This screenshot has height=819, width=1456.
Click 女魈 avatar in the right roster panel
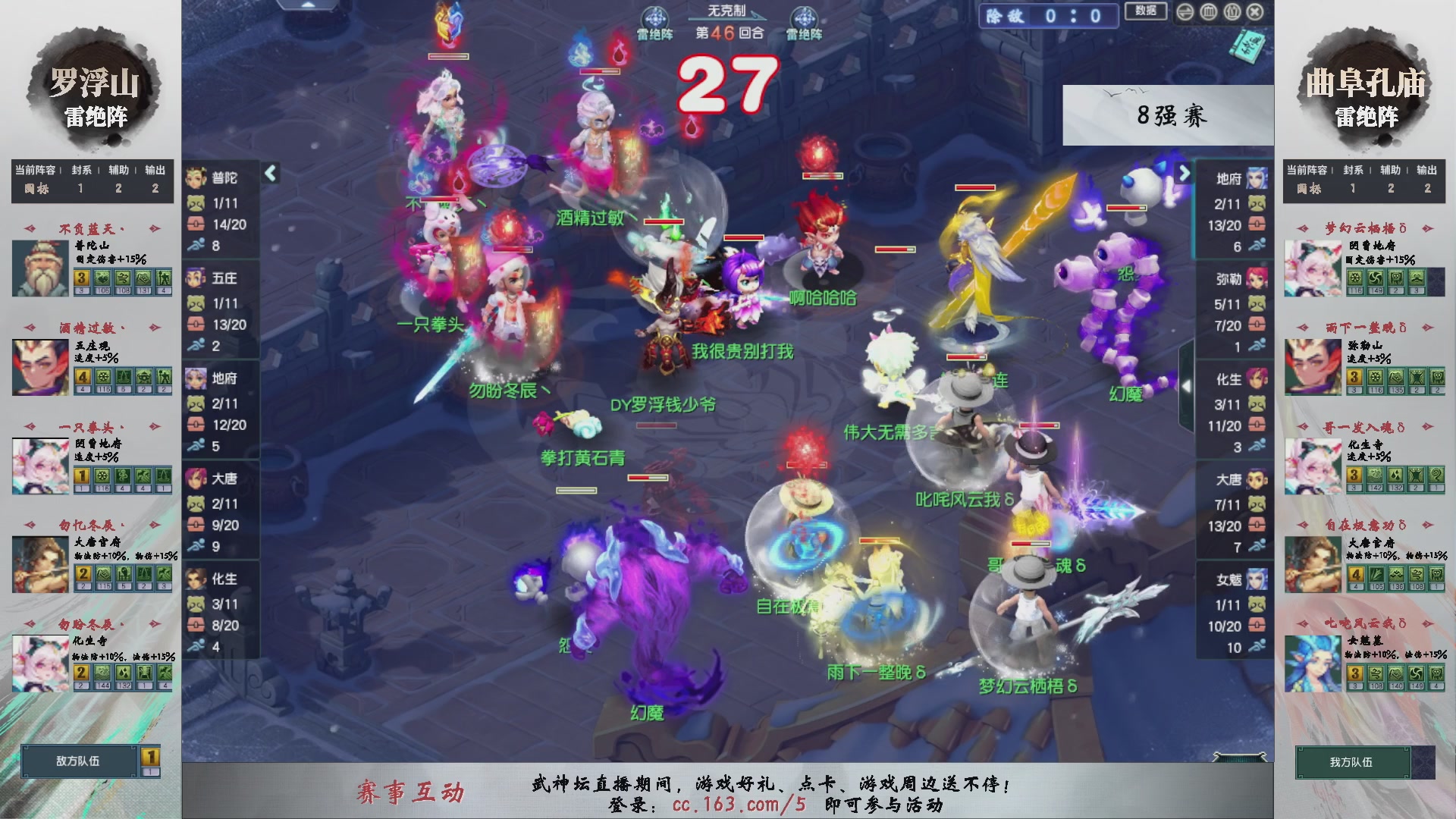click(1257, 579)
